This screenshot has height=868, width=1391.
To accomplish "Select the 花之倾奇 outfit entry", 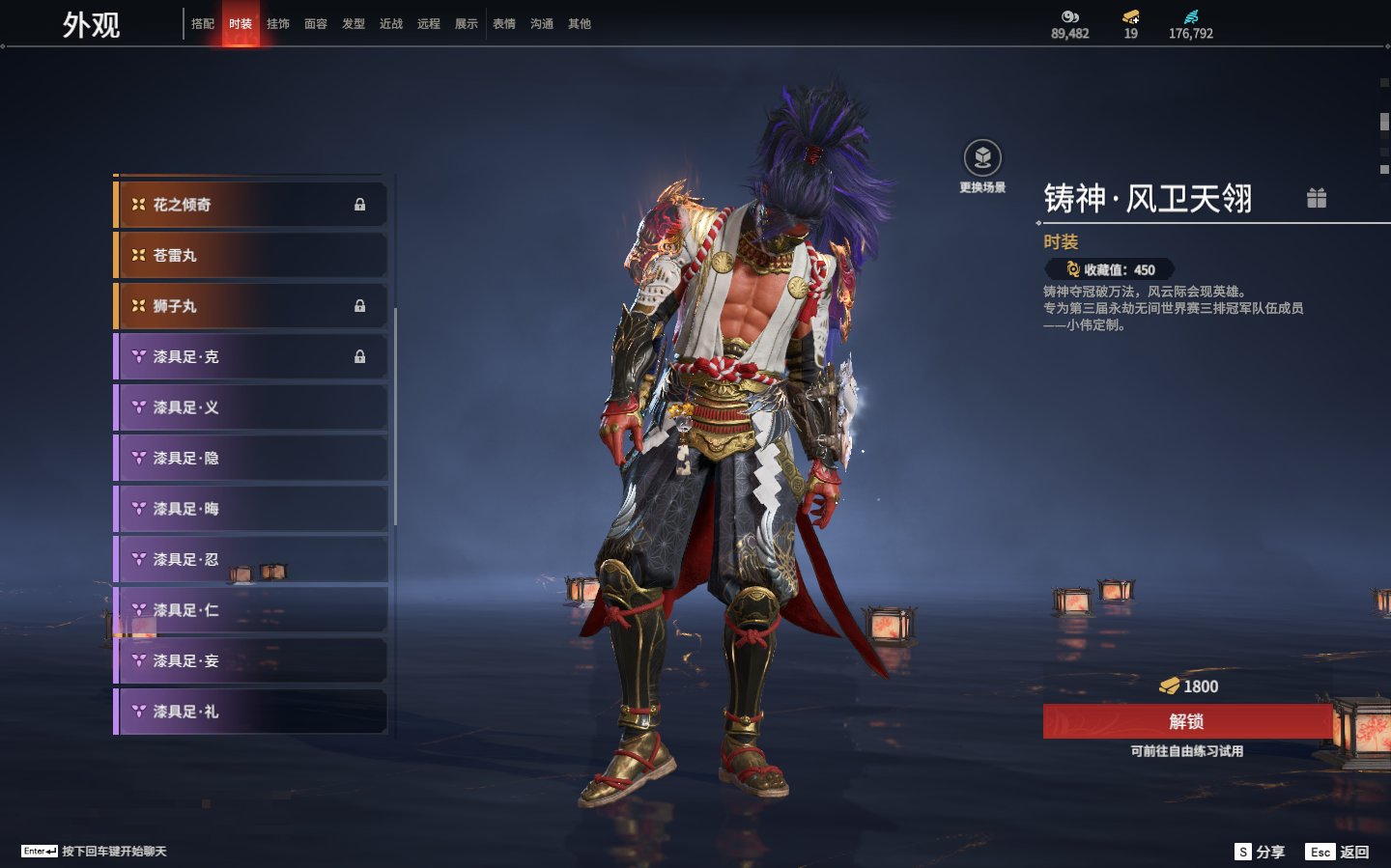I will pos(251,205).
